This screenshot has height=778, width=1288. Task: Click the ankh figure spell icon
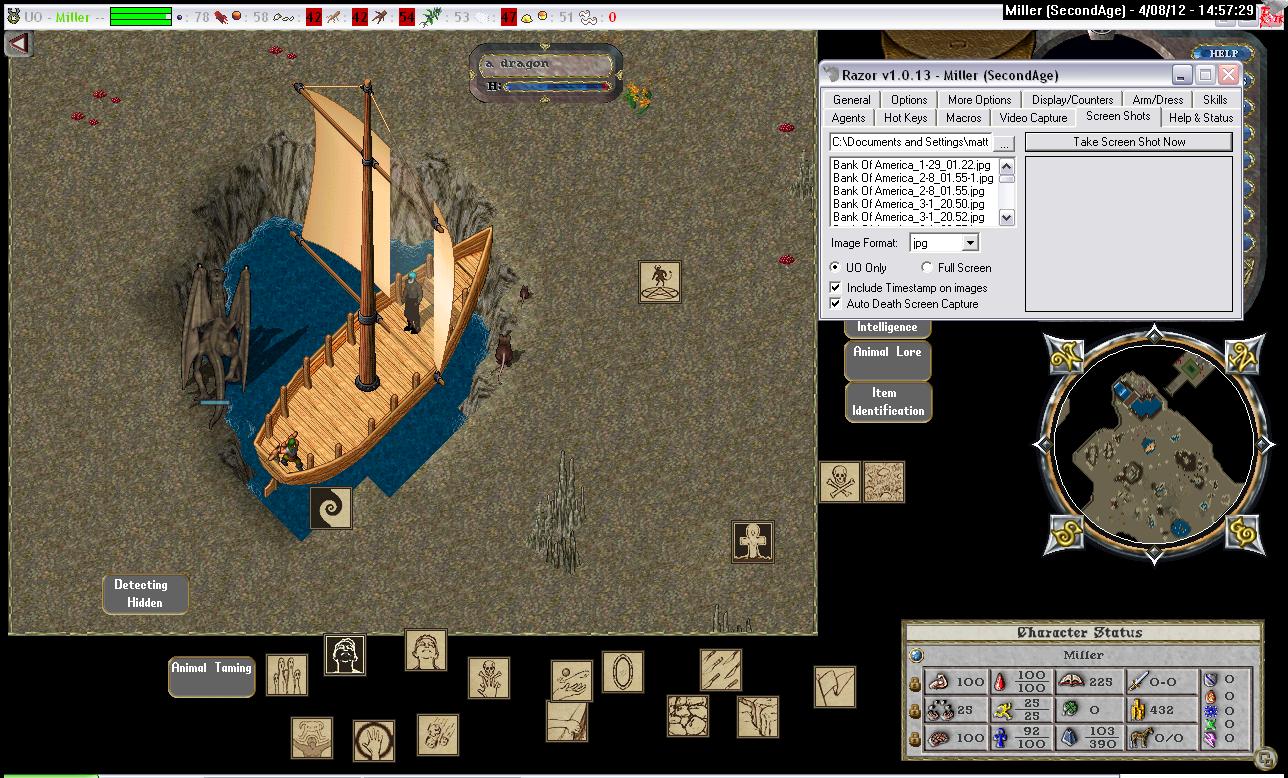[752, 541]
